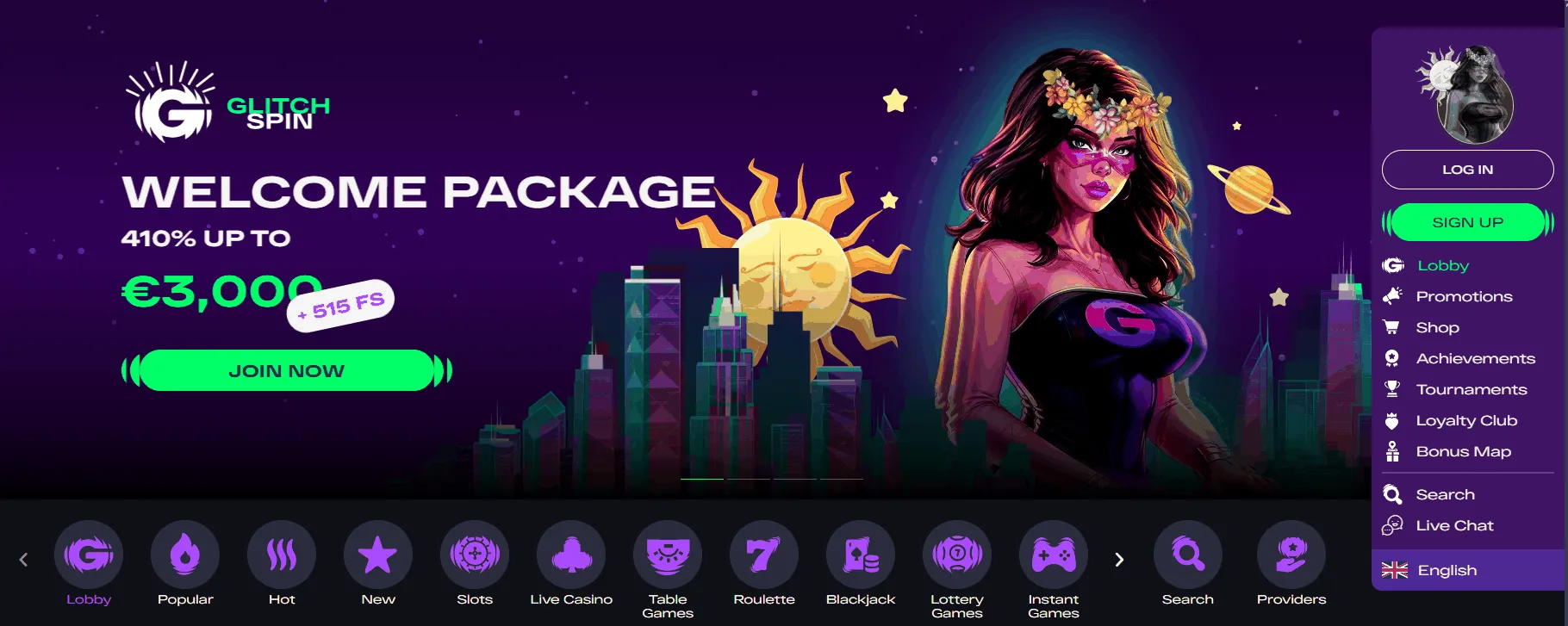Click the JOIN NOW button
1568x626 pixels.
click(285, 369)
